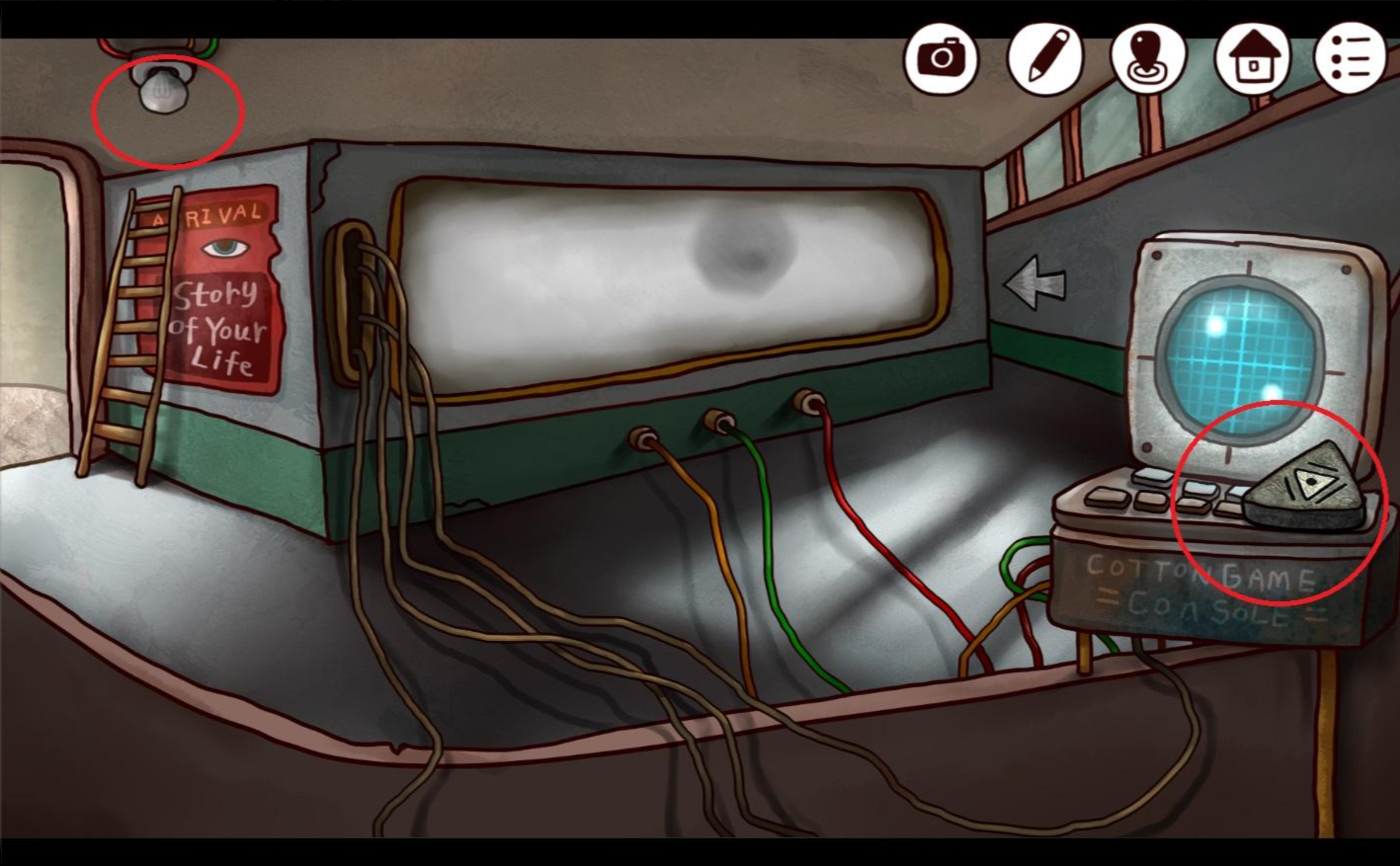The height and width of the screenshot is (866, 1400).
Task: Go left using the arrow indicator
Action: click(x=1033, y=283)
